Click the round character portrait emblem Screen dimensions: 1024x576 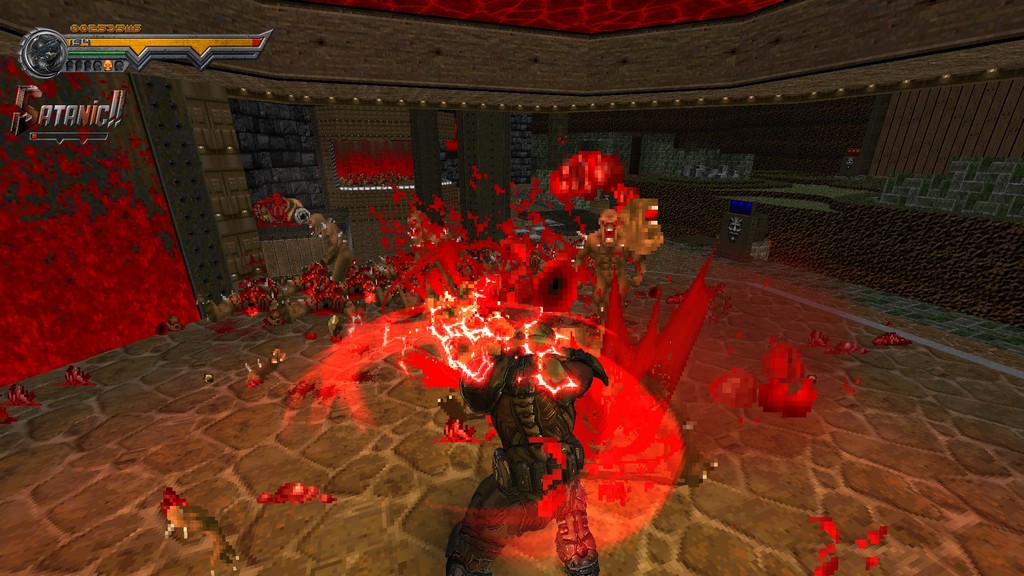coord(43,50)
